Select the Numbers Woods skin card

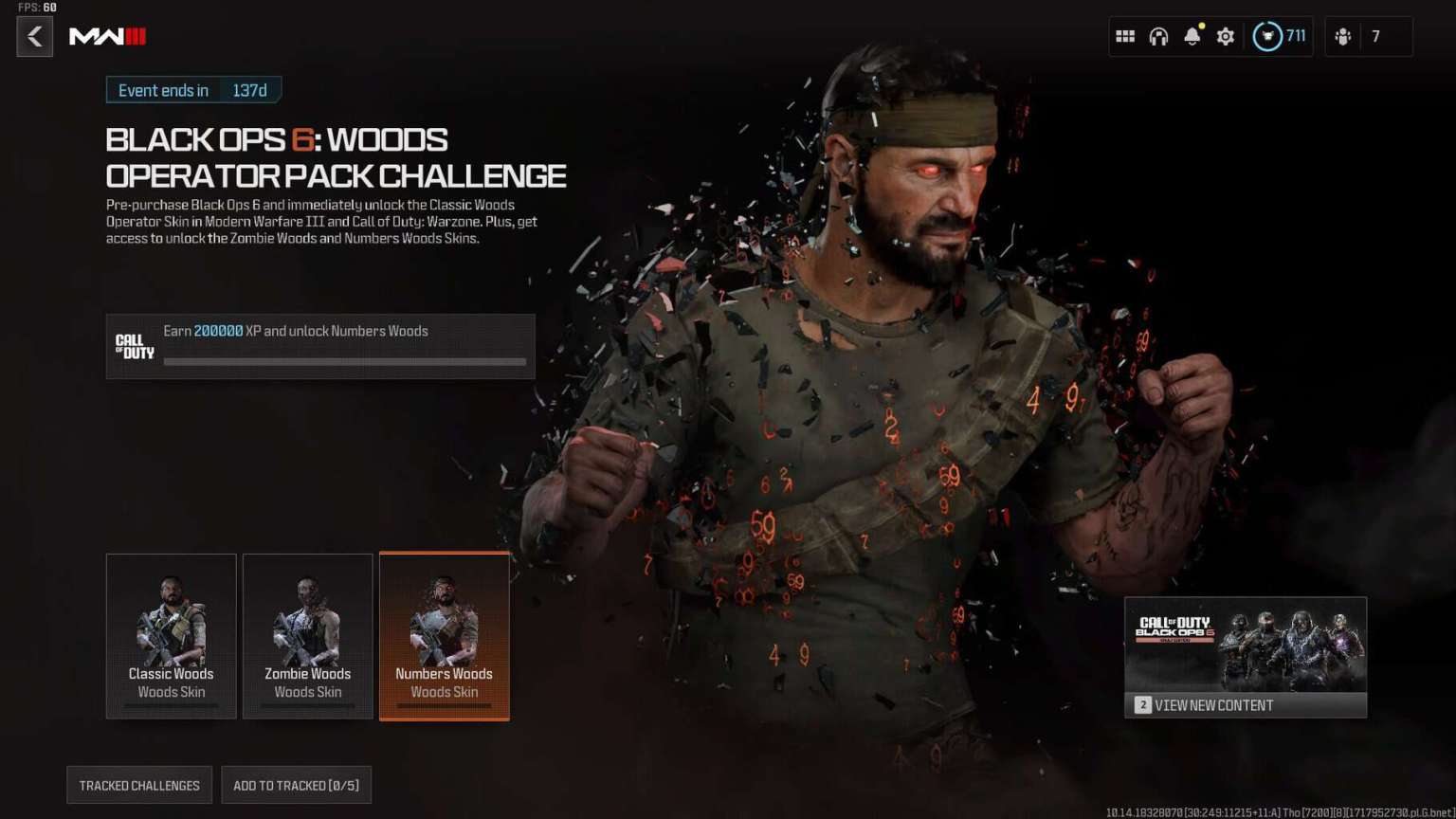coord(444,635)
